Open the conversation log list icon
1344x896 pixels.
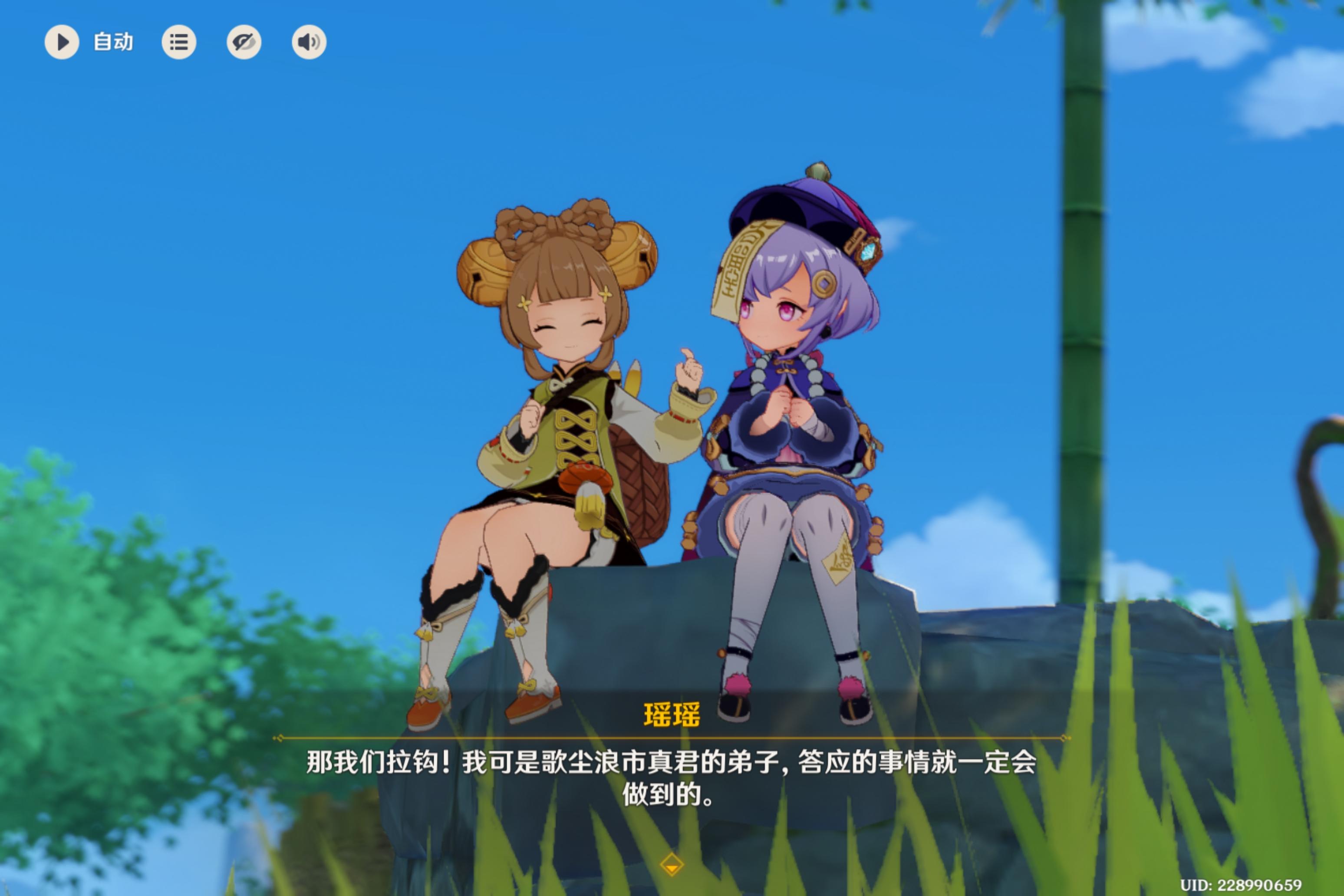point(179,42)
